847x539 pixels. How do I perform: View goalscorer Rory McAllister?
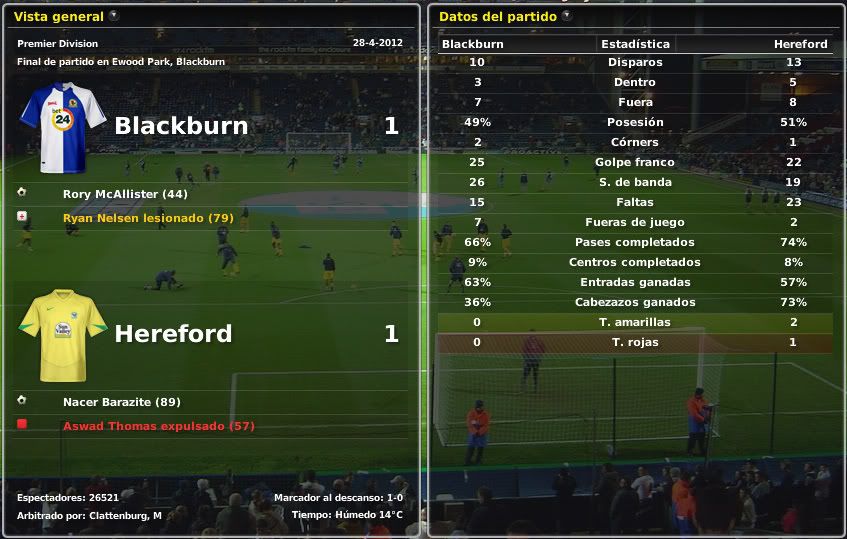pos(125,194)
